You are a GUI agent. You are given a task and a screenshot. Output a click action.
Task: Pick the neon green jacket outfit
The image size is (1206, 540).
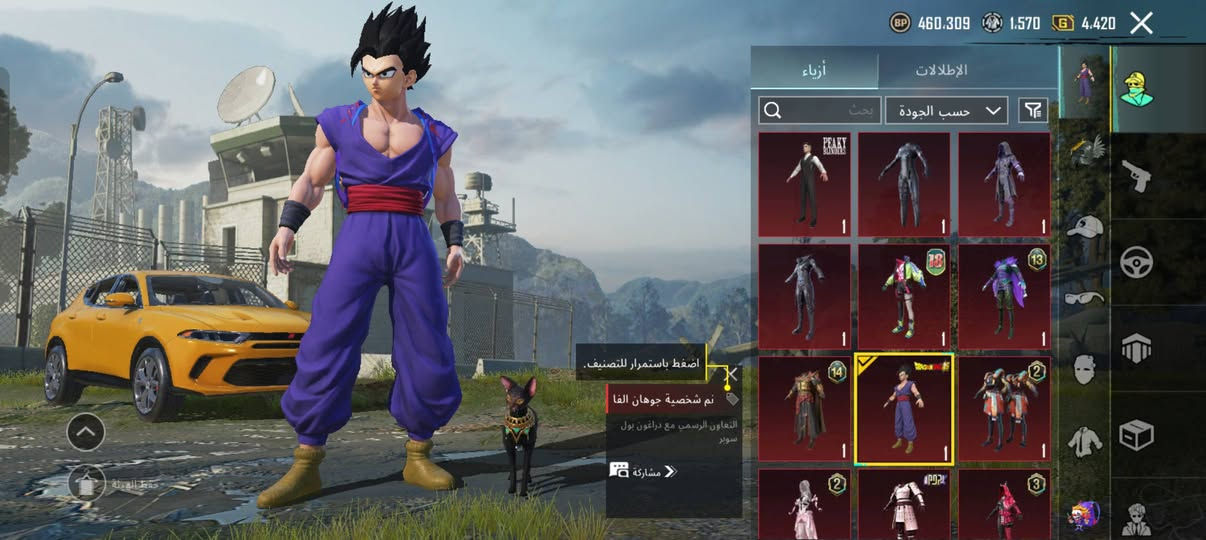[x=904, y=296]
